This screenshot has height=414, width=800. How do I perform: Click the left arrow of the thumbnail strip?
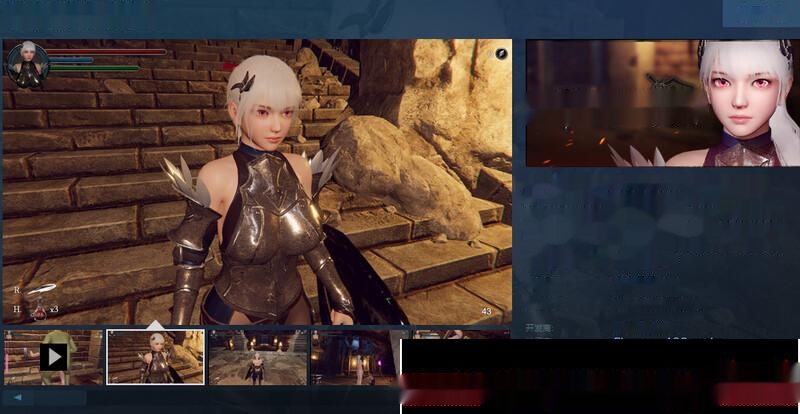[17, 397]
